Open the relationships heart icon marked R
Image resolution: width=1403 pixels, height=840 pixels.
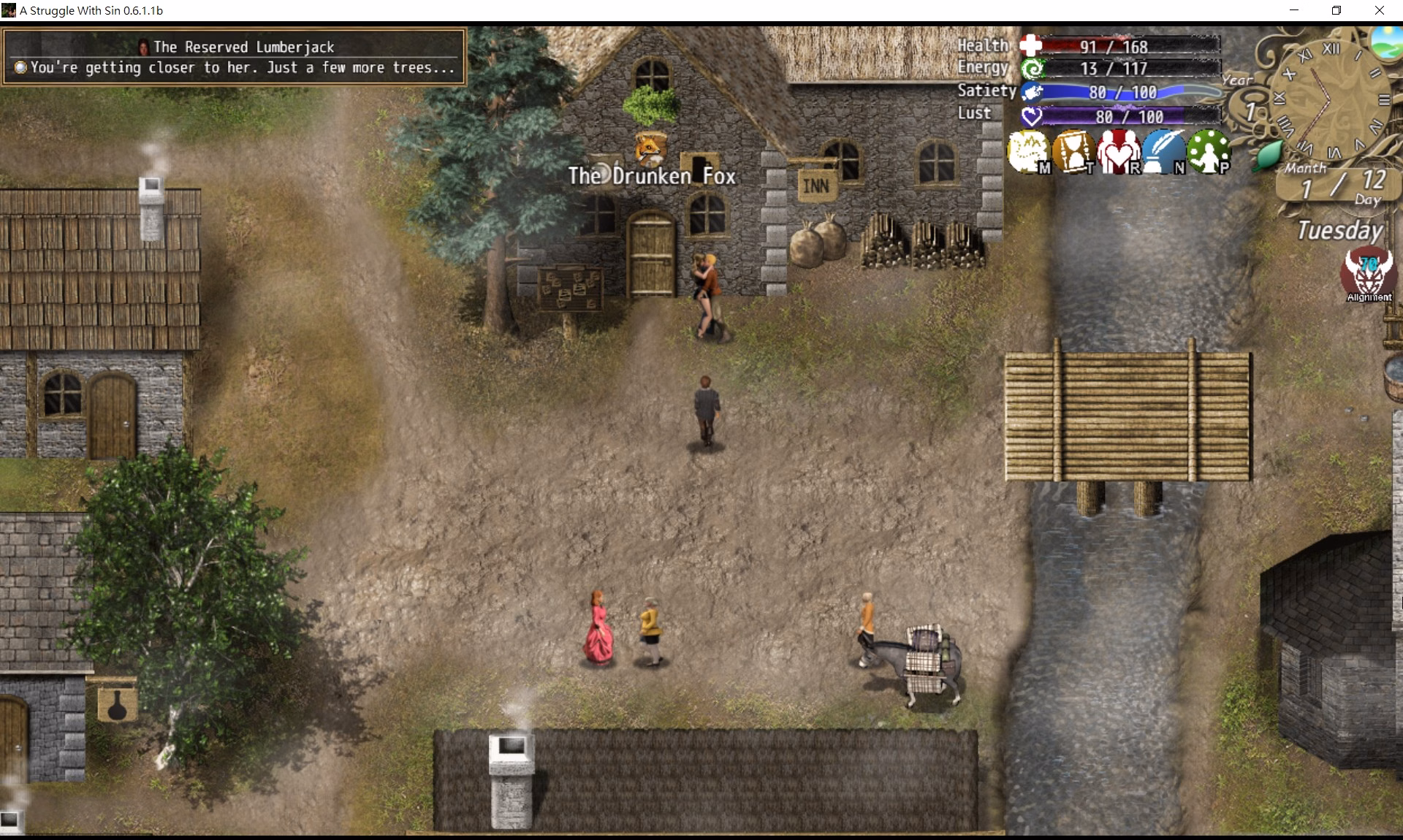pos(1118,151)
